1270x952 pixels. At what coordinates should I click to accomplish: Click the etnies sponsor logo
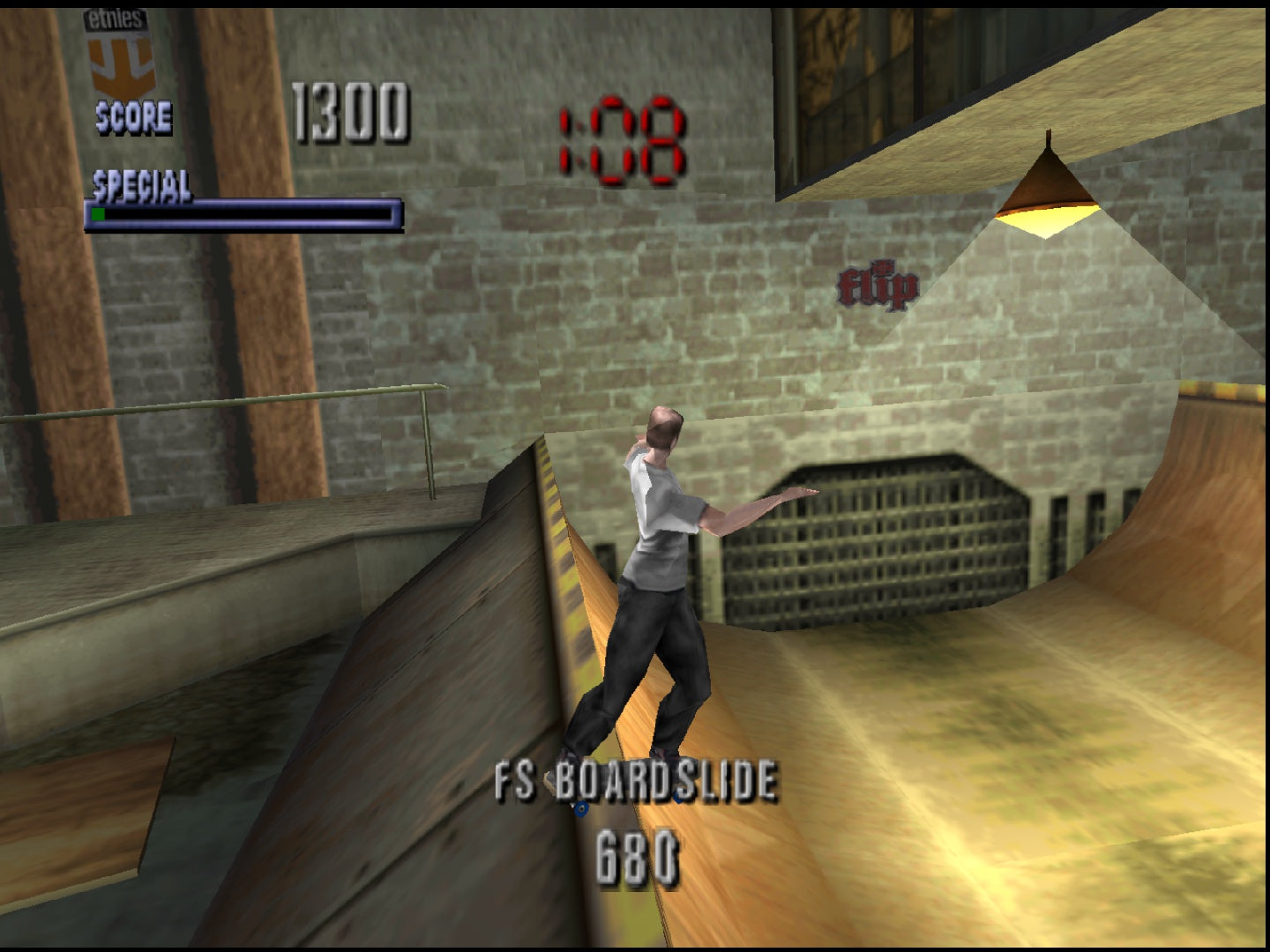[x=122, y=48]
